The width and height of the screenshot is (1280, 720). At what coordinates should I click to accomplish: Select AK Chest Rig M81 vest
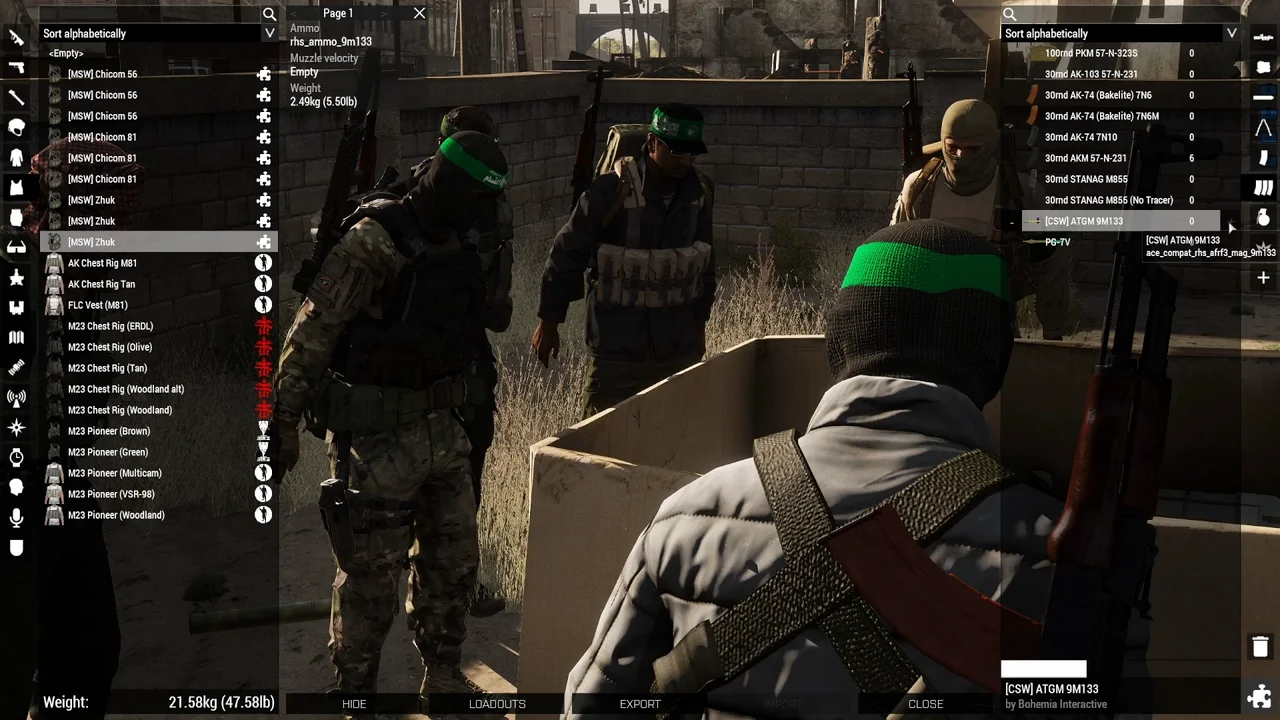click(x=102, y=263)
